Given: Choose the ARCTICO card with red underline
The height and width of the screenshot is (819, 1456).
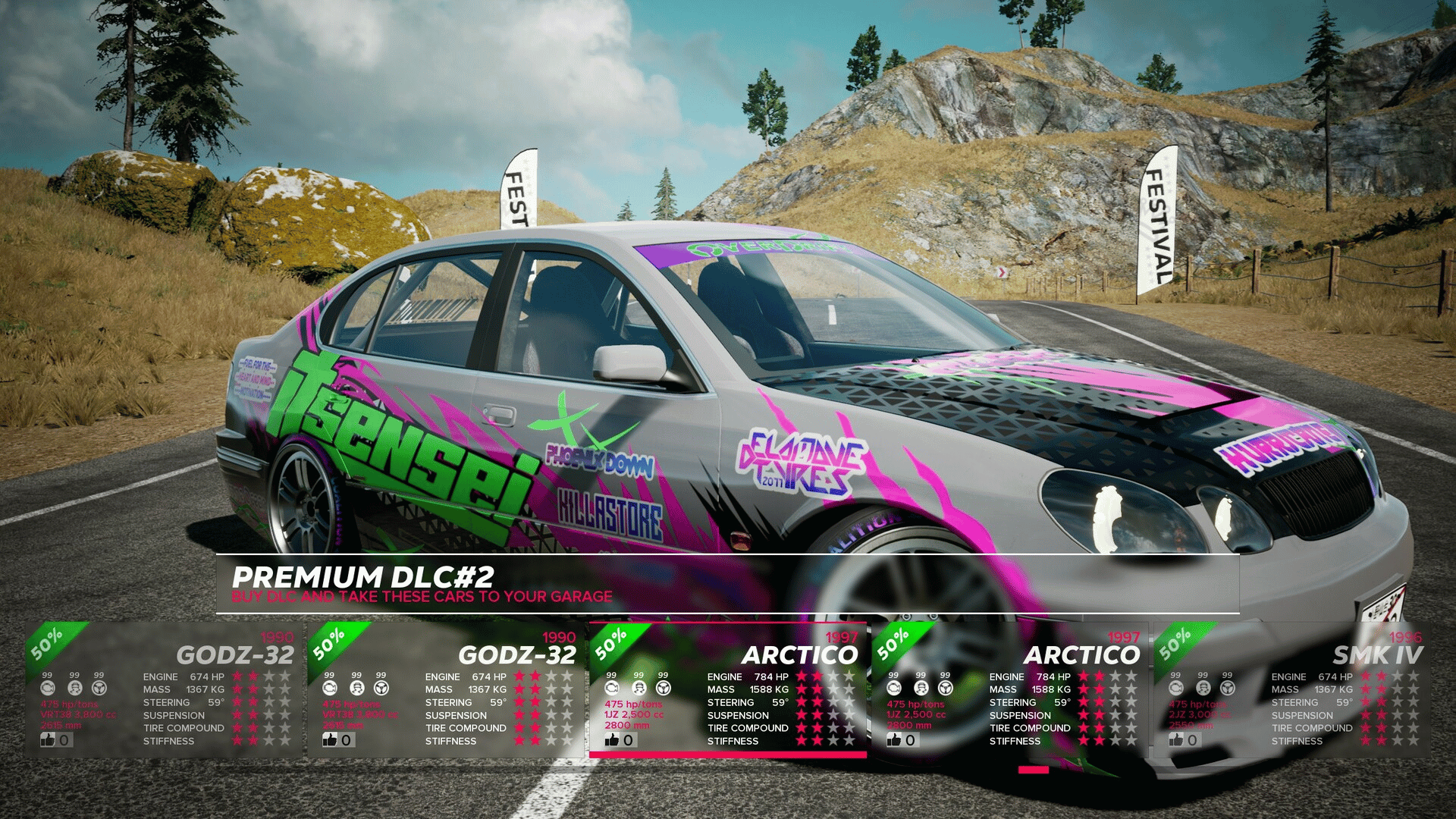Looking at the screenshot, I should [x=726, y=689].
